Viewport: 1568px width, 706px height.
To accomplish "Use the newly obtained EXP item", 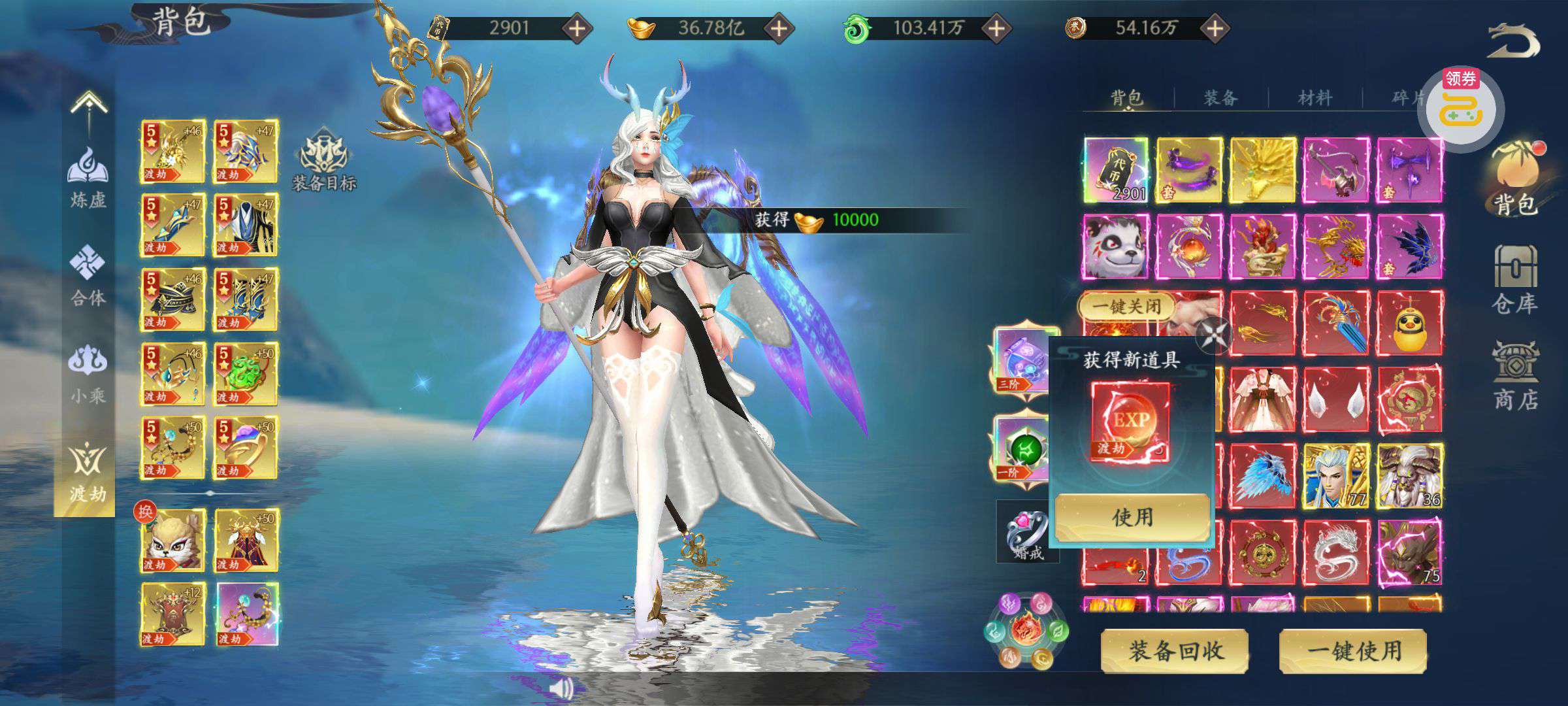I will [x=1132, y=517].
